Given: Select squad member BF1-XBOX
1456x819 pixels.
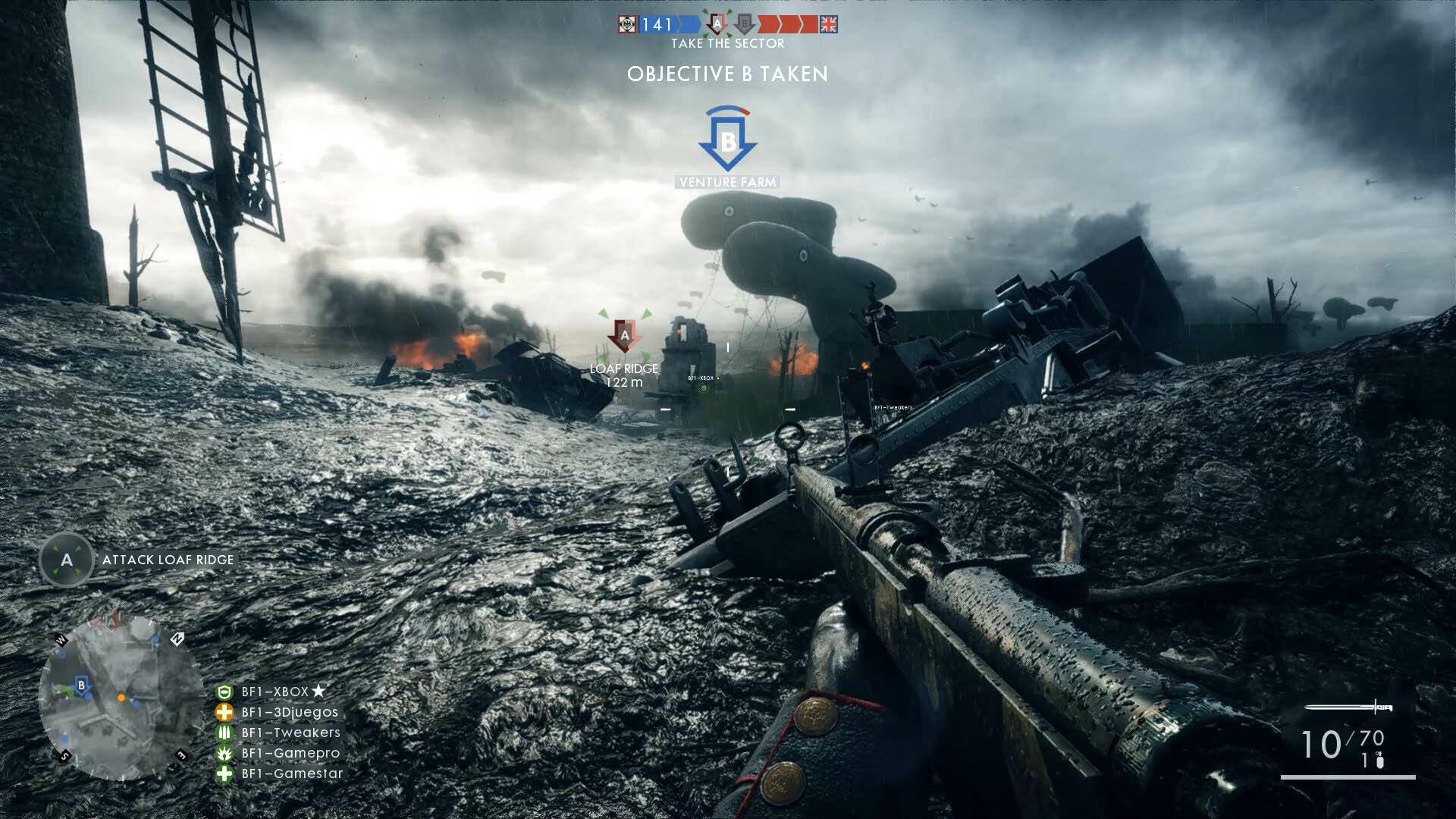Looking at the screenshot, I should 275,692.
